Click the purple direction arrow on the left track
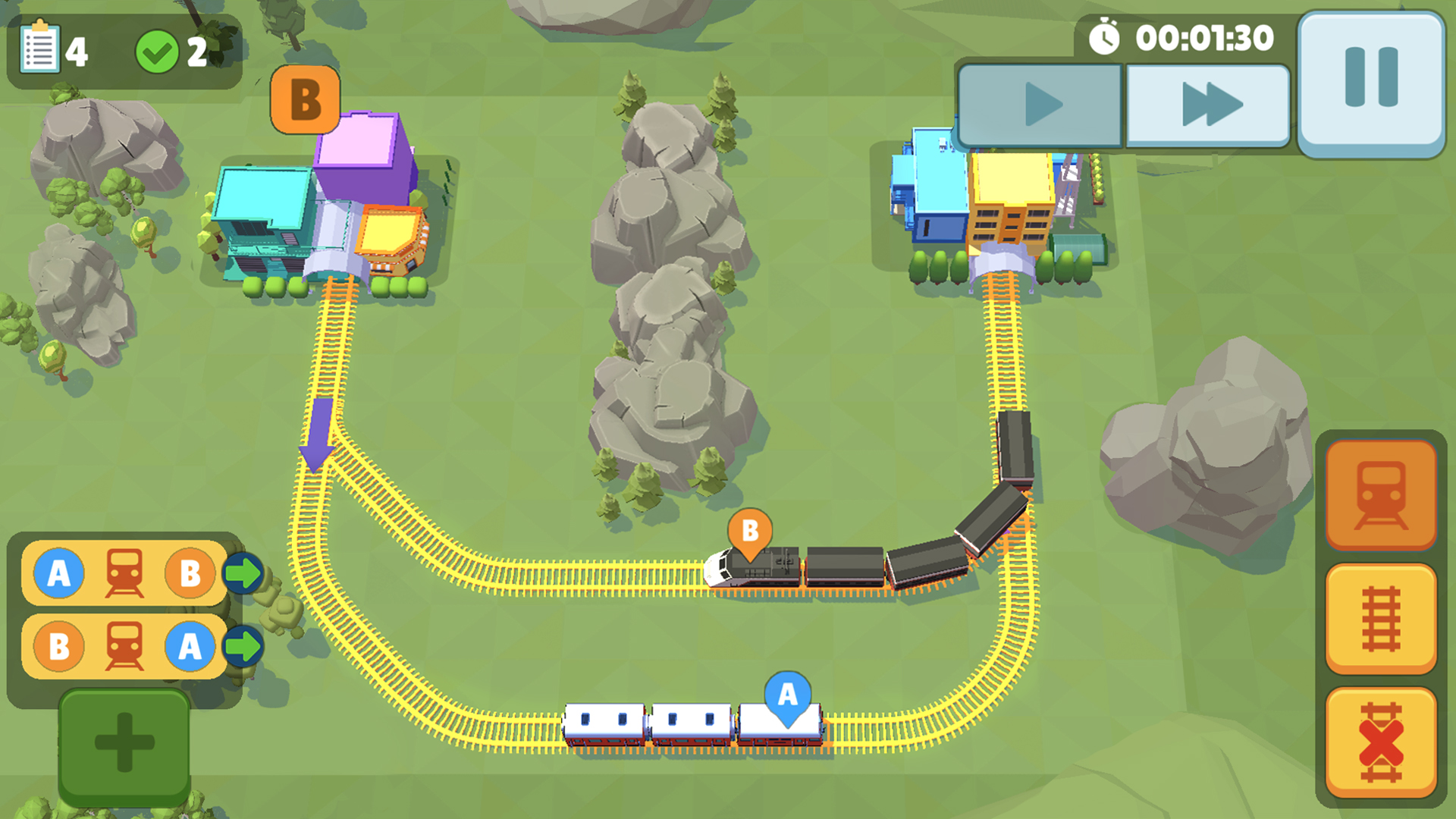Viewport: 1456px width, 819px height. point(318,432)
